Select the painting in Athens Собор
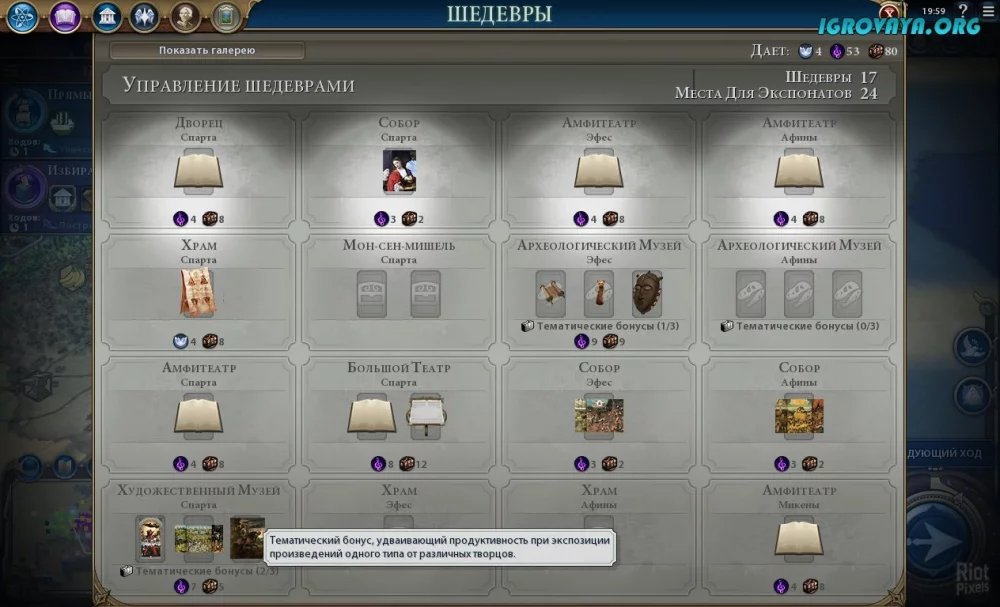 pyautogui.click(x=799, y=415)
